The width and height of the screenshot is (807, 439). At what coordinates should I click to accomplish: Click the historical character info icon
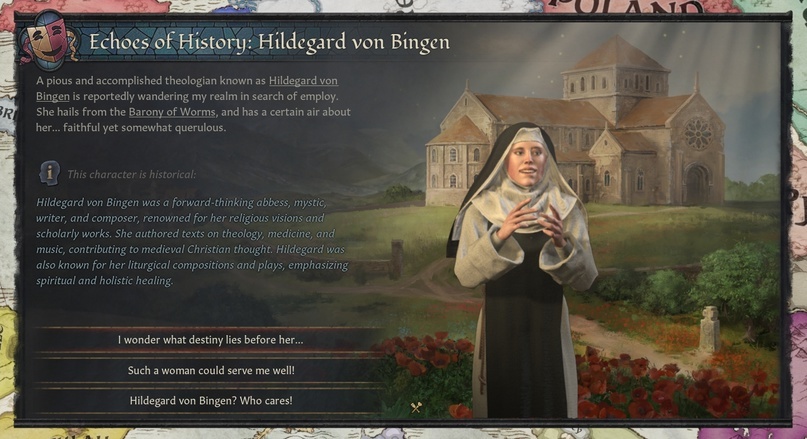[49, 173]
